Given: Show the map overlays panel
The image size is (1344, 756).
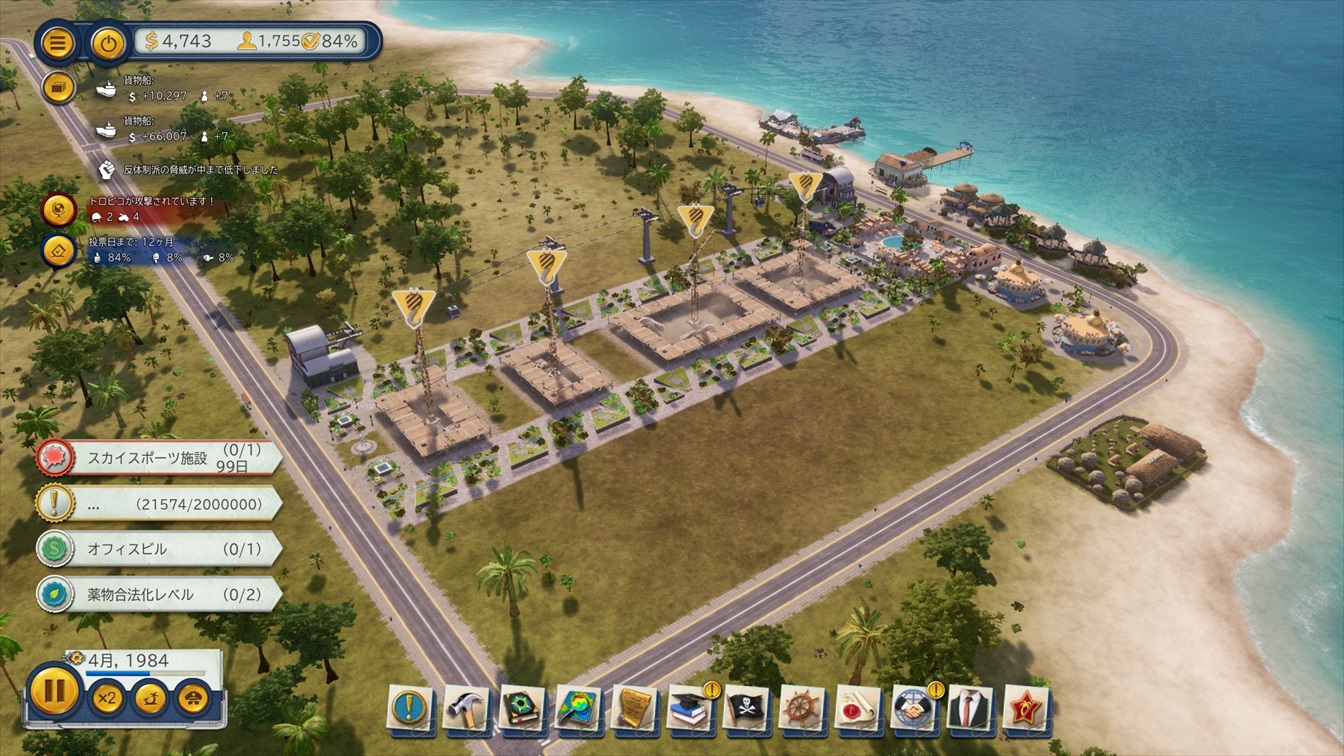Looking at the screenshot, I should pyautogui.click(x=578, y=707).
